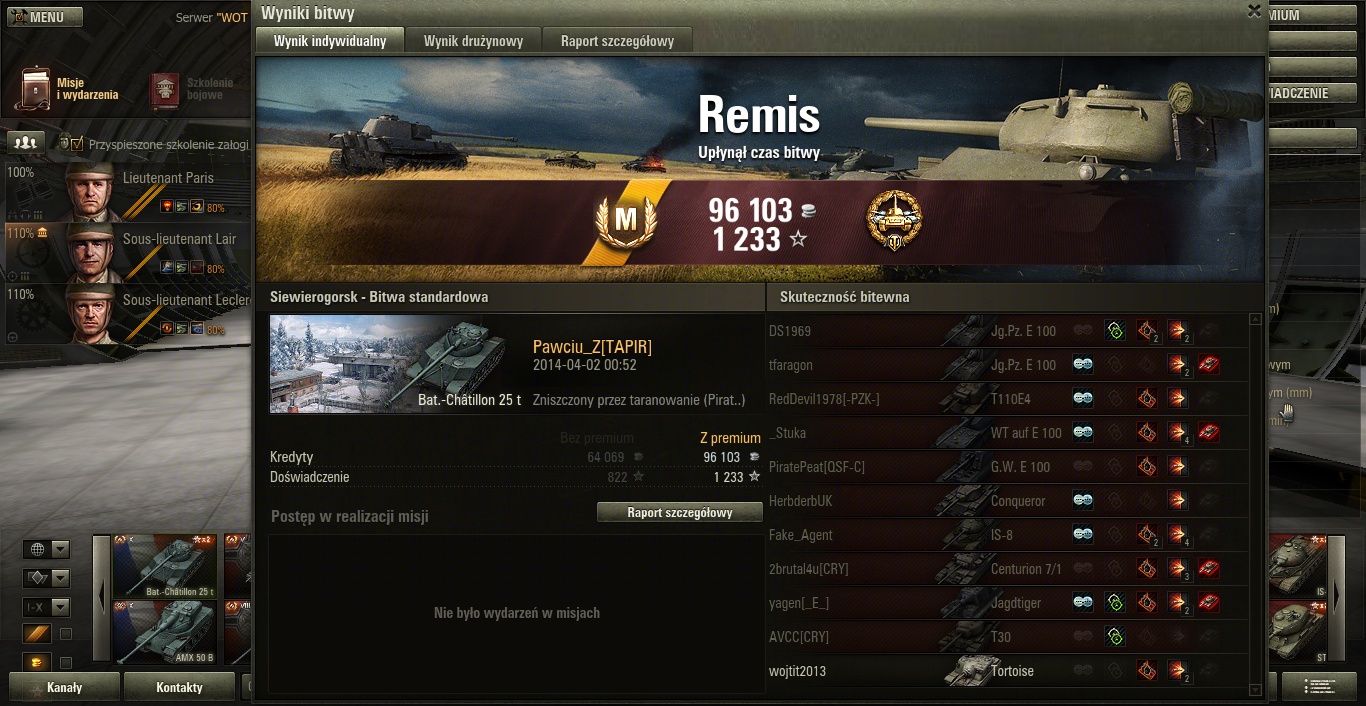Open the Kanały chat channels
Image resolution: width=1366 pixels, height=706 pixels.
click(x=64, y=688)
